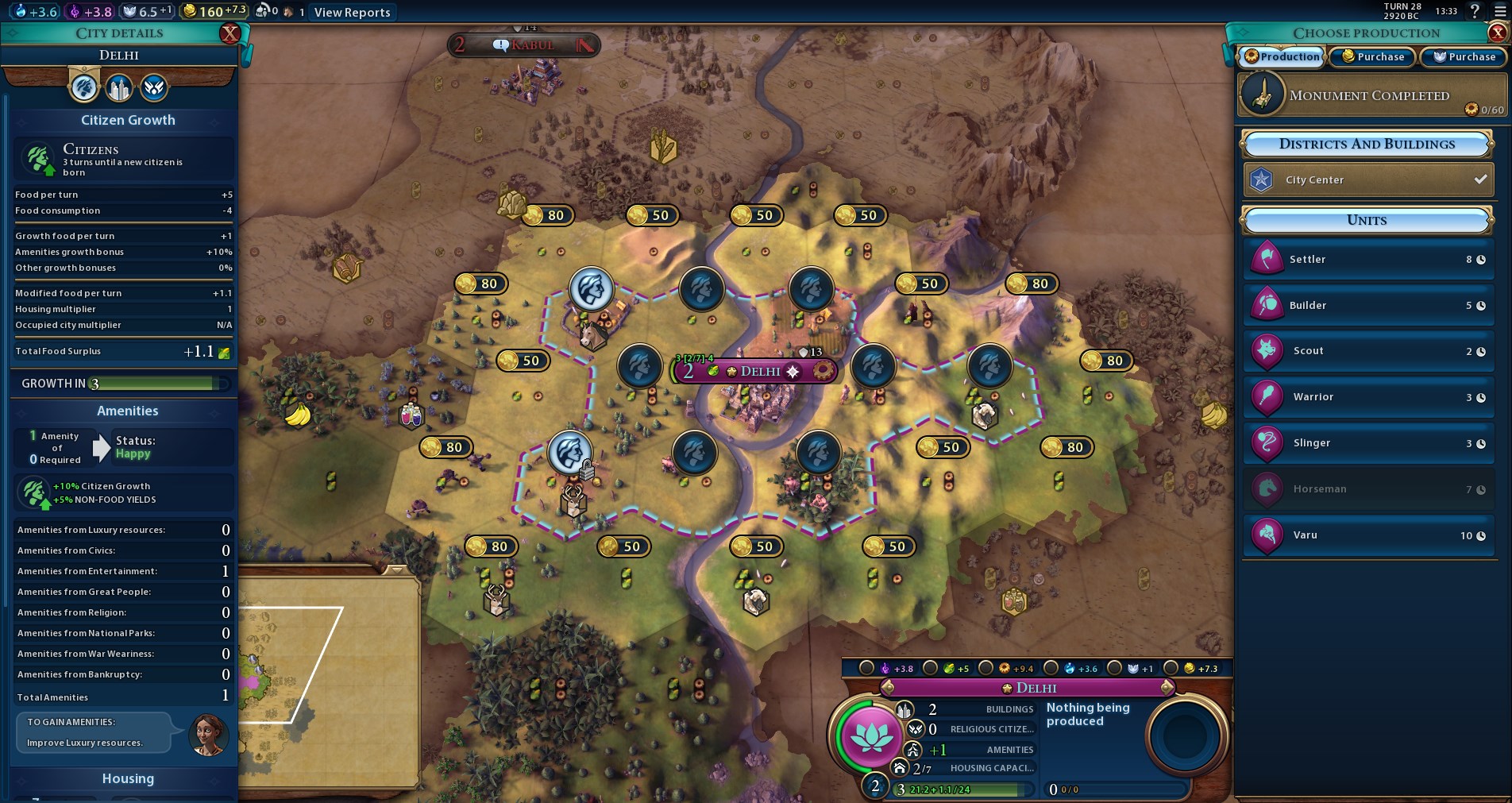Collapse the Units section header
1512x803 pixels.
coord(1367,220)
